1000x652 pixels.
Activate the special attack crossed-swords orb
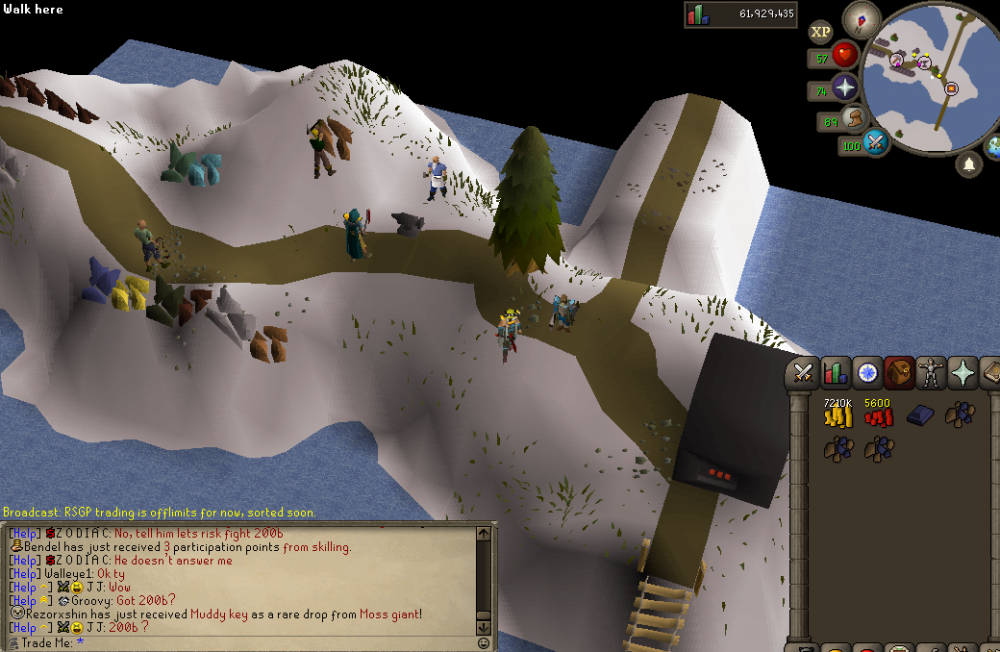877,143
